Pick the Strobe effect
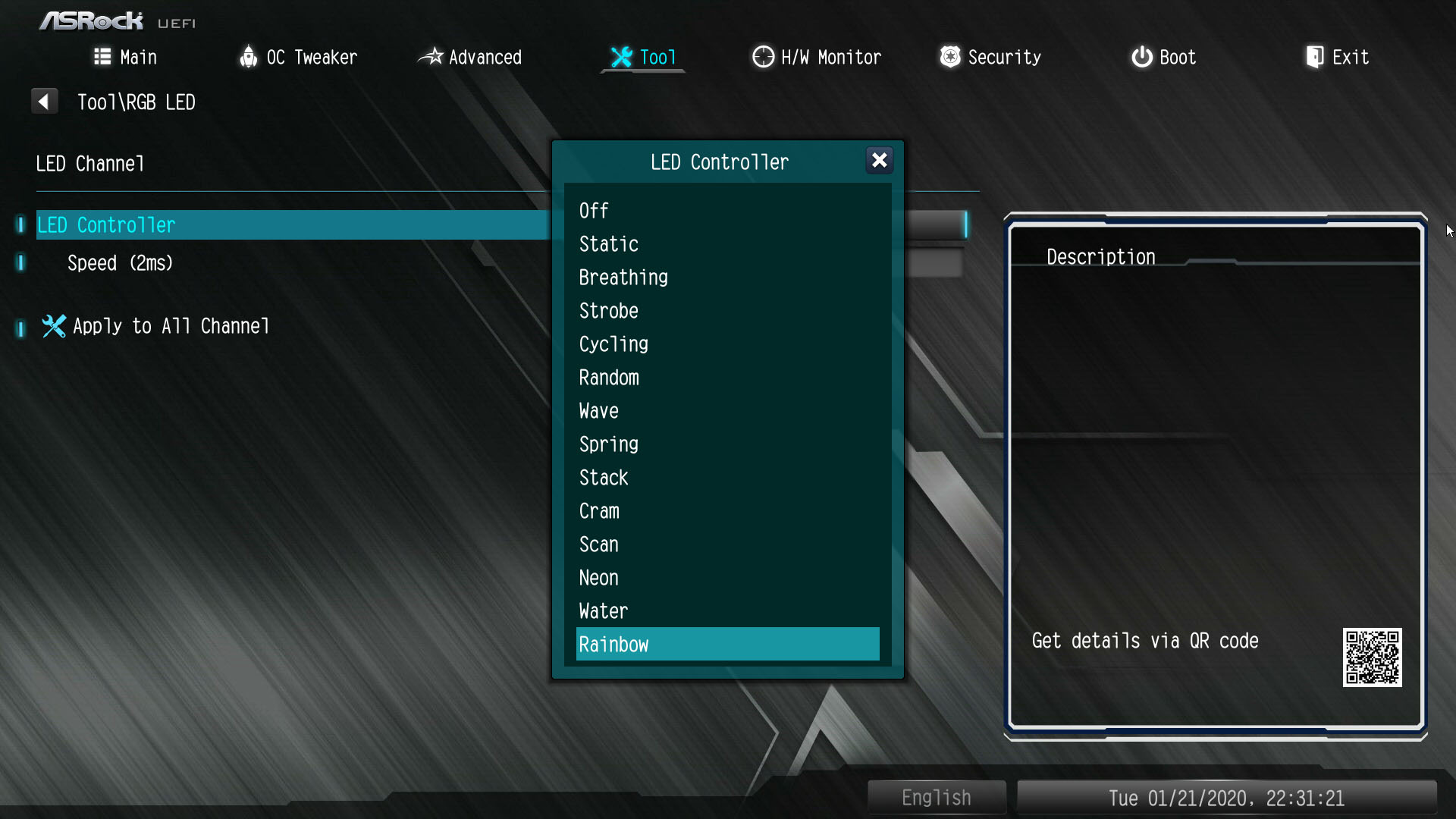 click(608, 311)
